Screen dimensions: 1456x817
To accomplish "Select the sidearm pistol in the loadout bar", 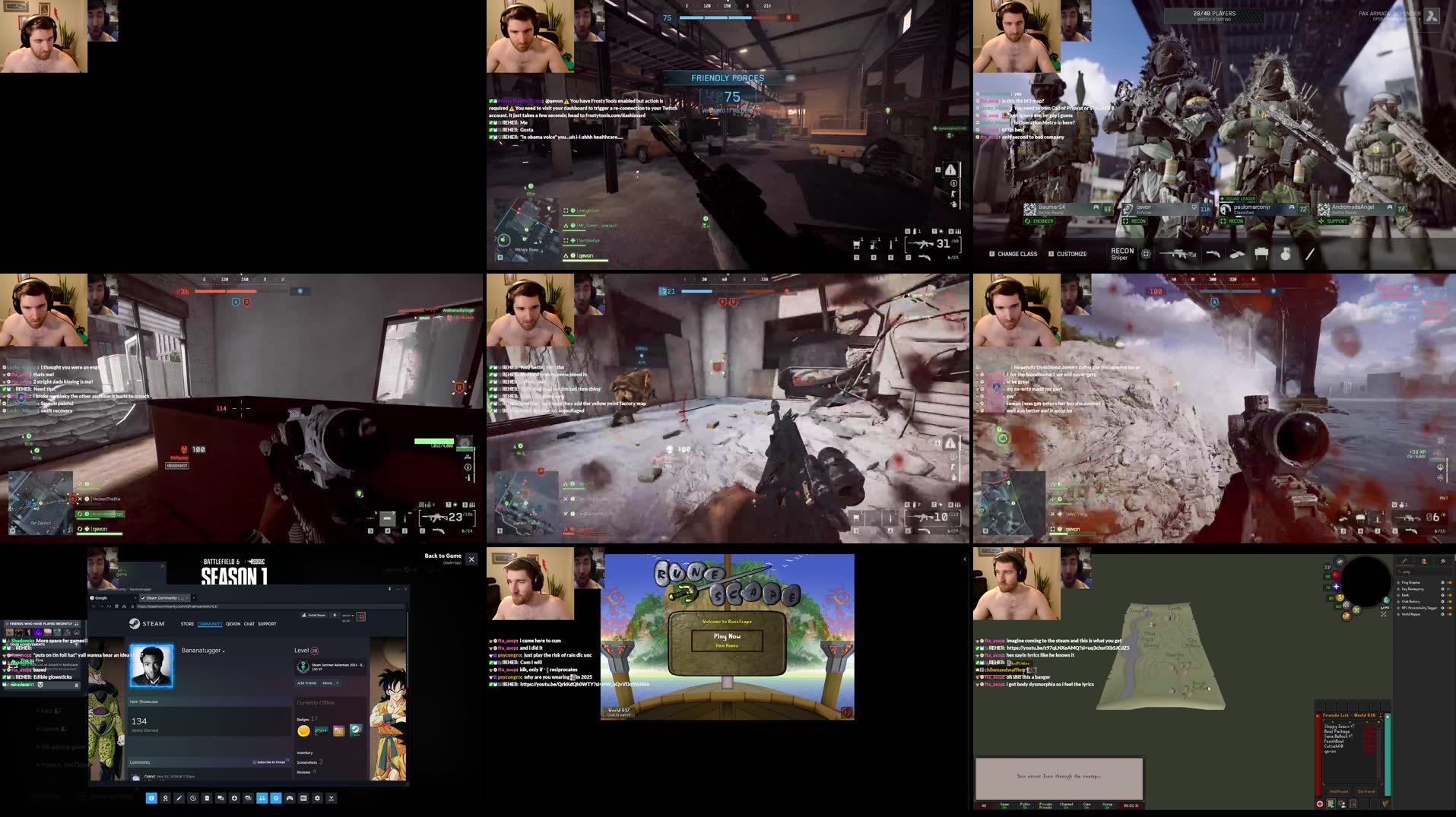I will pos(1213,254).
